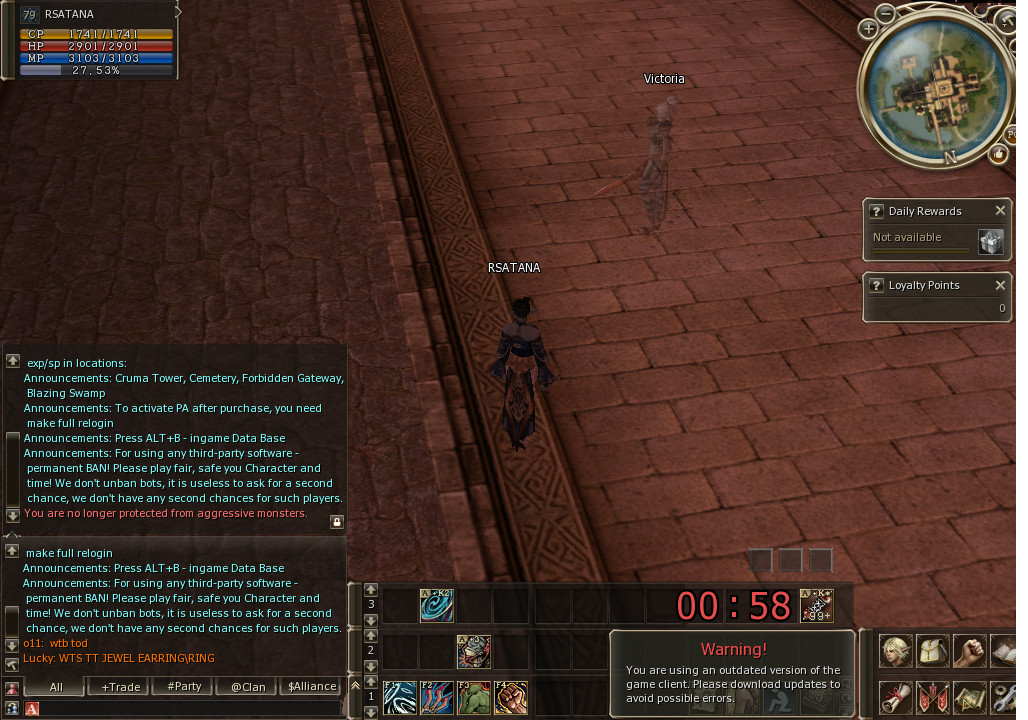Open the #Party chat tab
The height and width of the screenshot is (720, 1028).
click(184, 687)
